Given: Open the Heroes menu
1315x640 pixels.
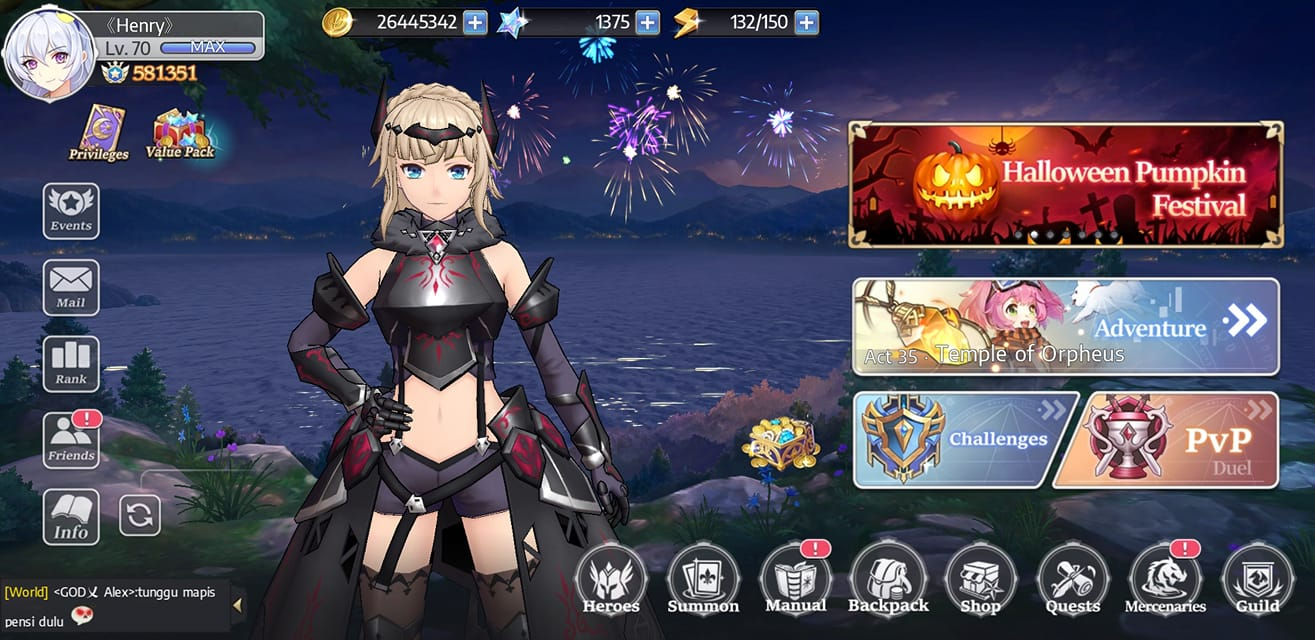Looking at the screenshot, I should click(x=611, y=580).
